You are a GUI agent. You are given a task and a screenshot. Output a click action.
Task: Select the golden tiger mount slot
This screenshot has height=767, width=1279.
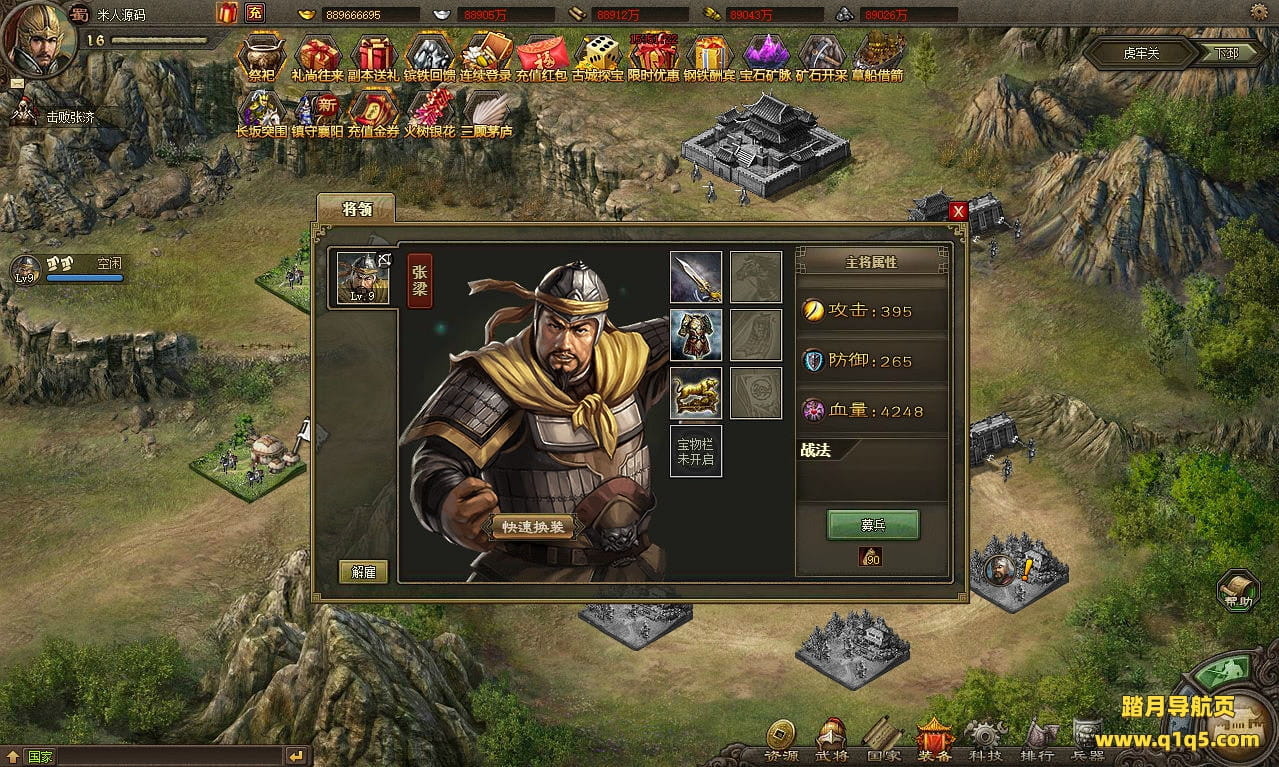tap(695, 393)
